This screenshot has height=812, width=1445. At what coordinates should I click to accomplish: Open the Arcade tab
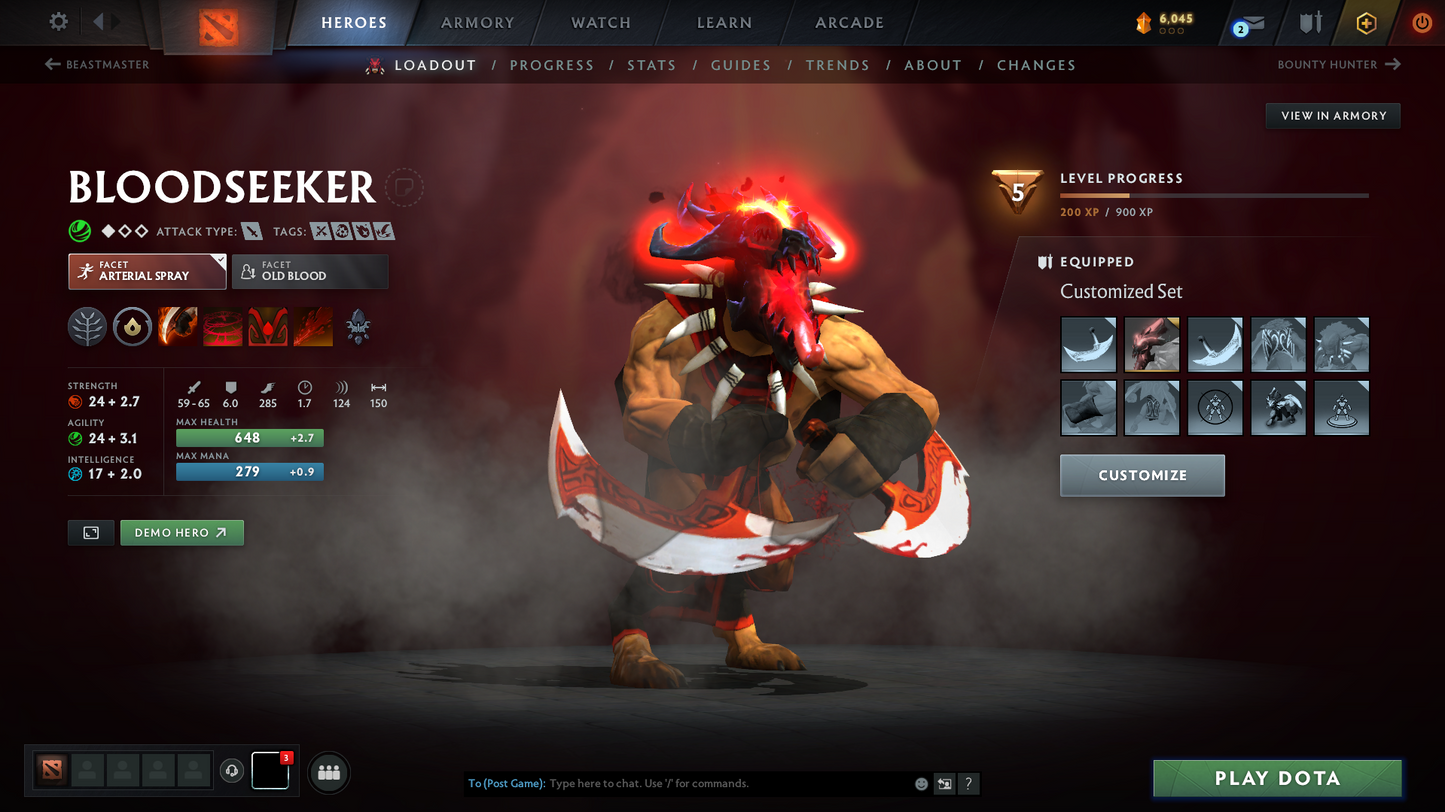coord(849,23)
